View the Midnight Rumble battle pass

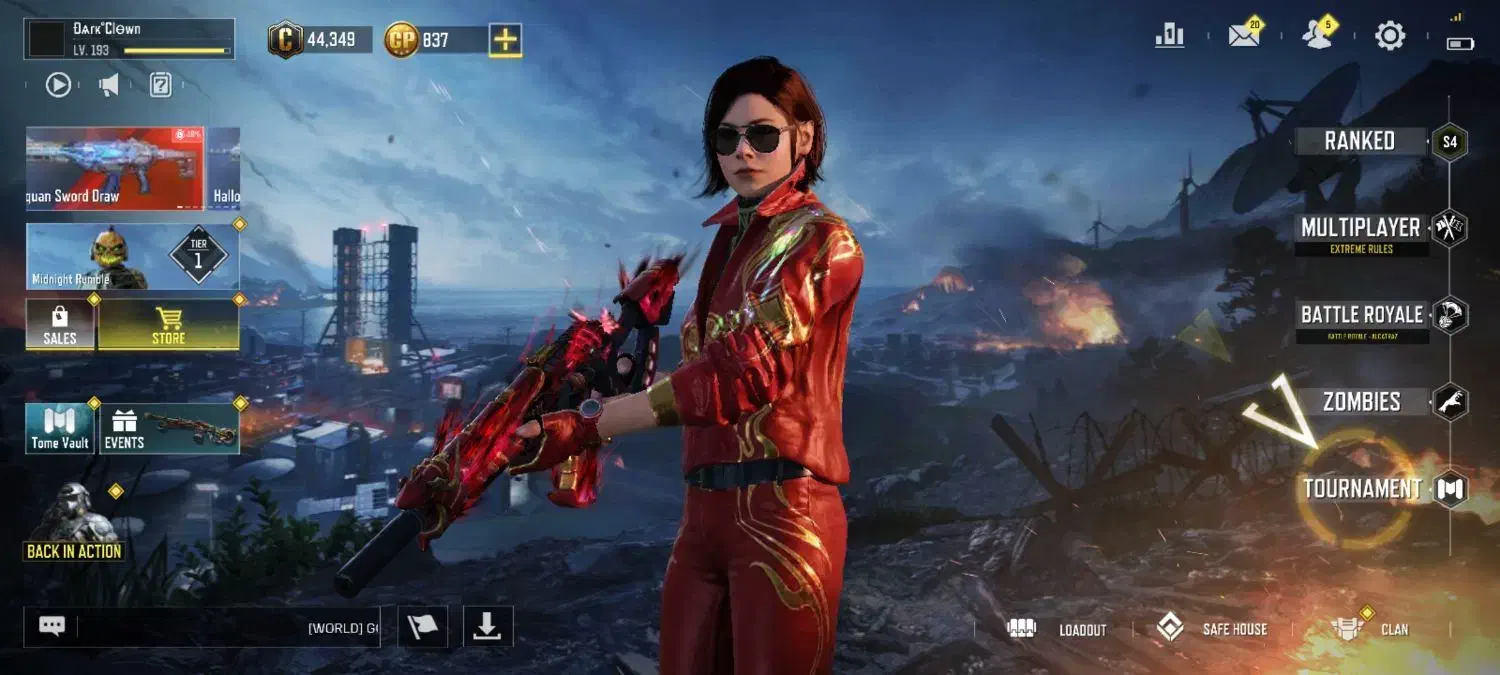[132, 257]
